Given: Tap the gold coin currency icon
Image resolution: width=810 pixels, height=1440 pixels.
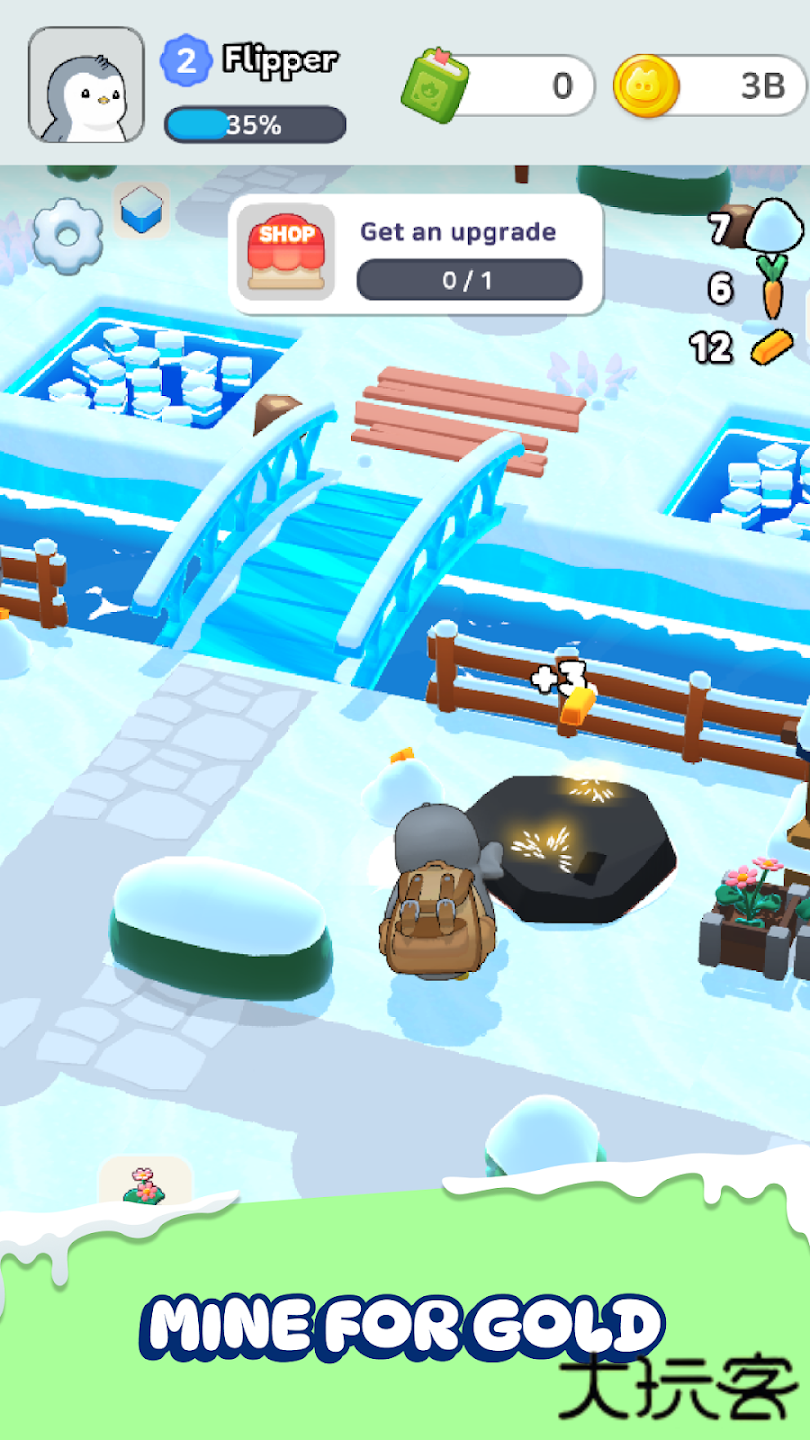Looking at the screenshot, I should point(646,85).
